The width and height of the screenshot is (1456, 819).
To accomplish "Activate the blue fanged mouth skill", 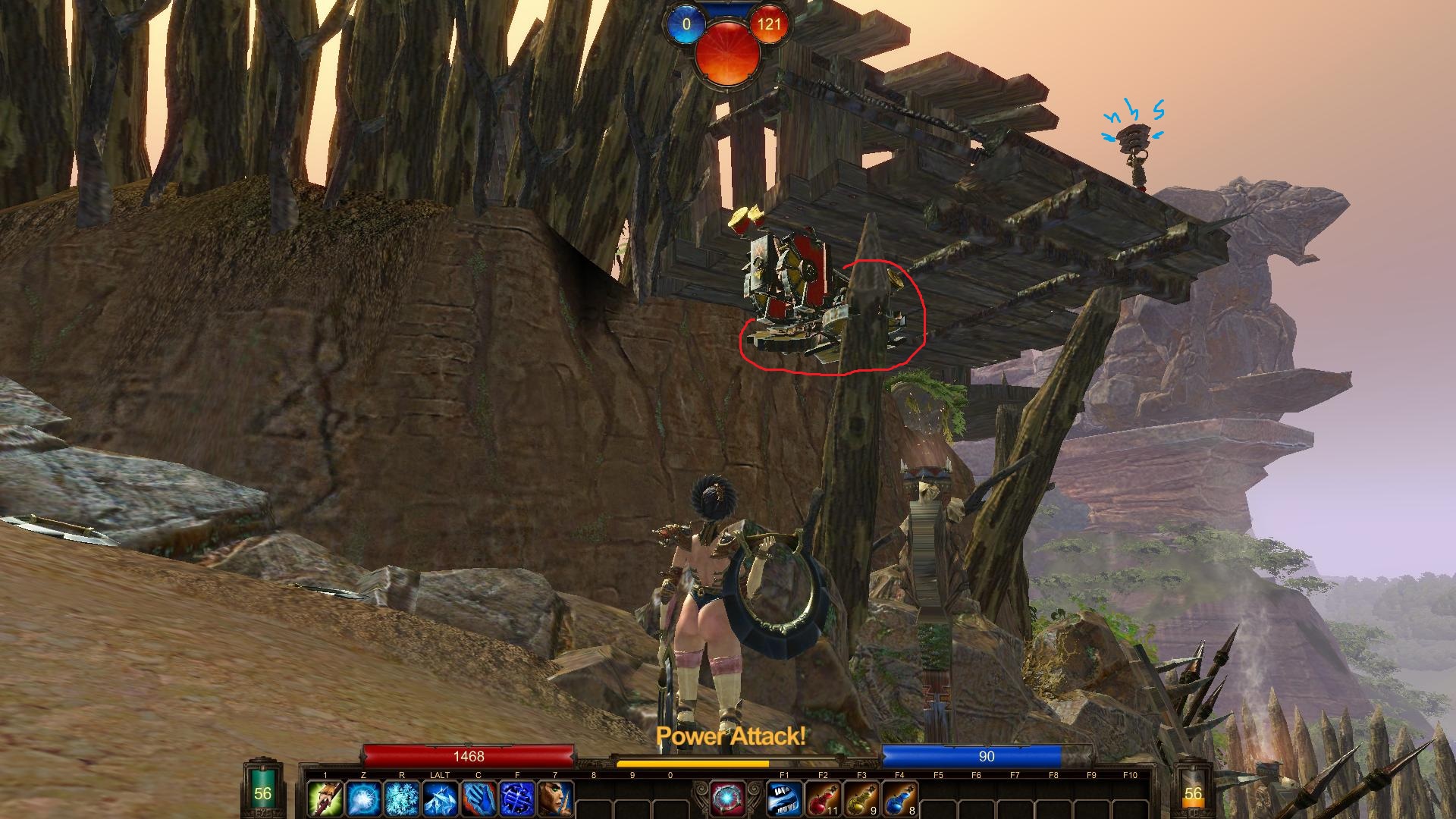I will (x=784, y=799).
